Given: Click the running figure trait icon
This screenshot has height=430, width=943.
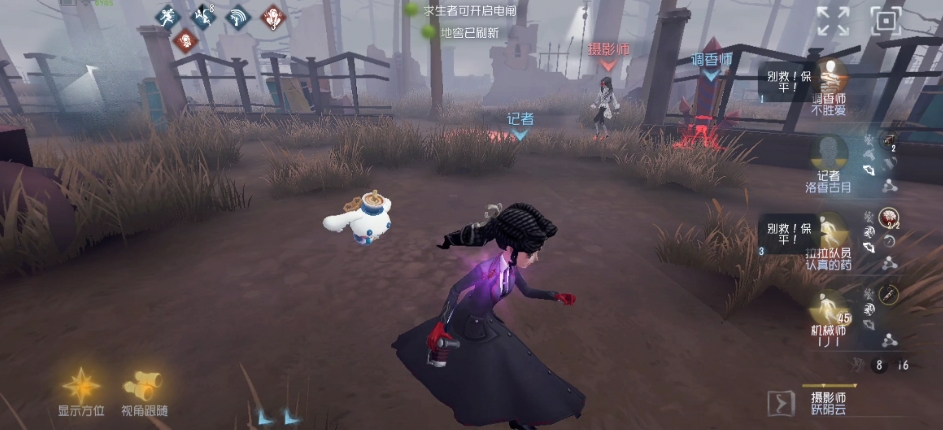Looking at the screenshot, I should (169, 15).
